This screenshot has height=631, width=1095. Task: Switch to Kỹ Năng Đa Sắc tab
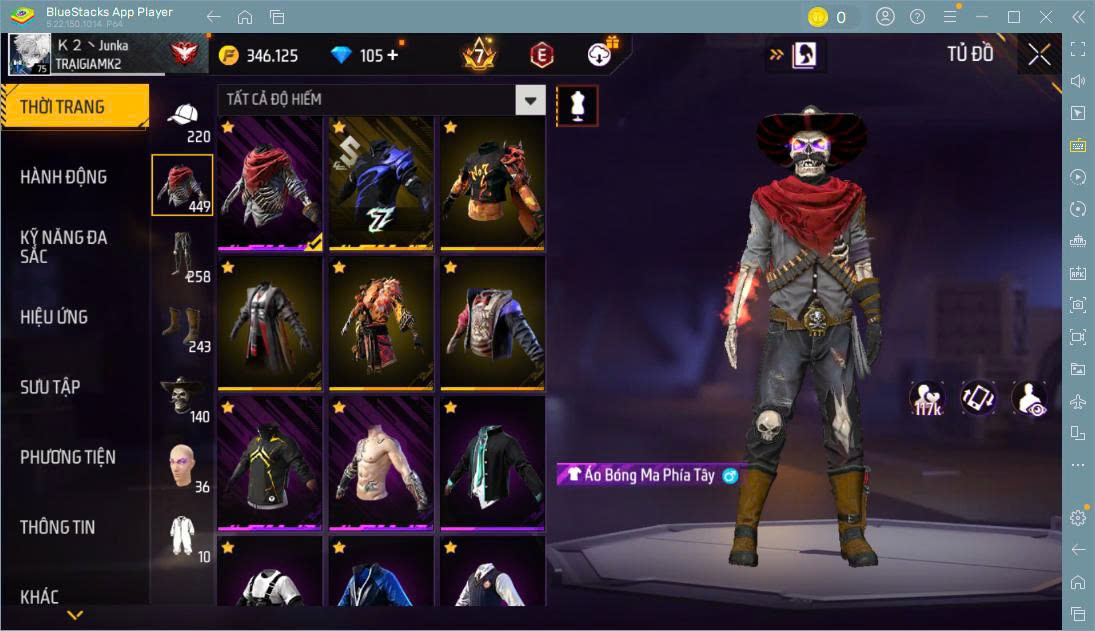[64, 246]
